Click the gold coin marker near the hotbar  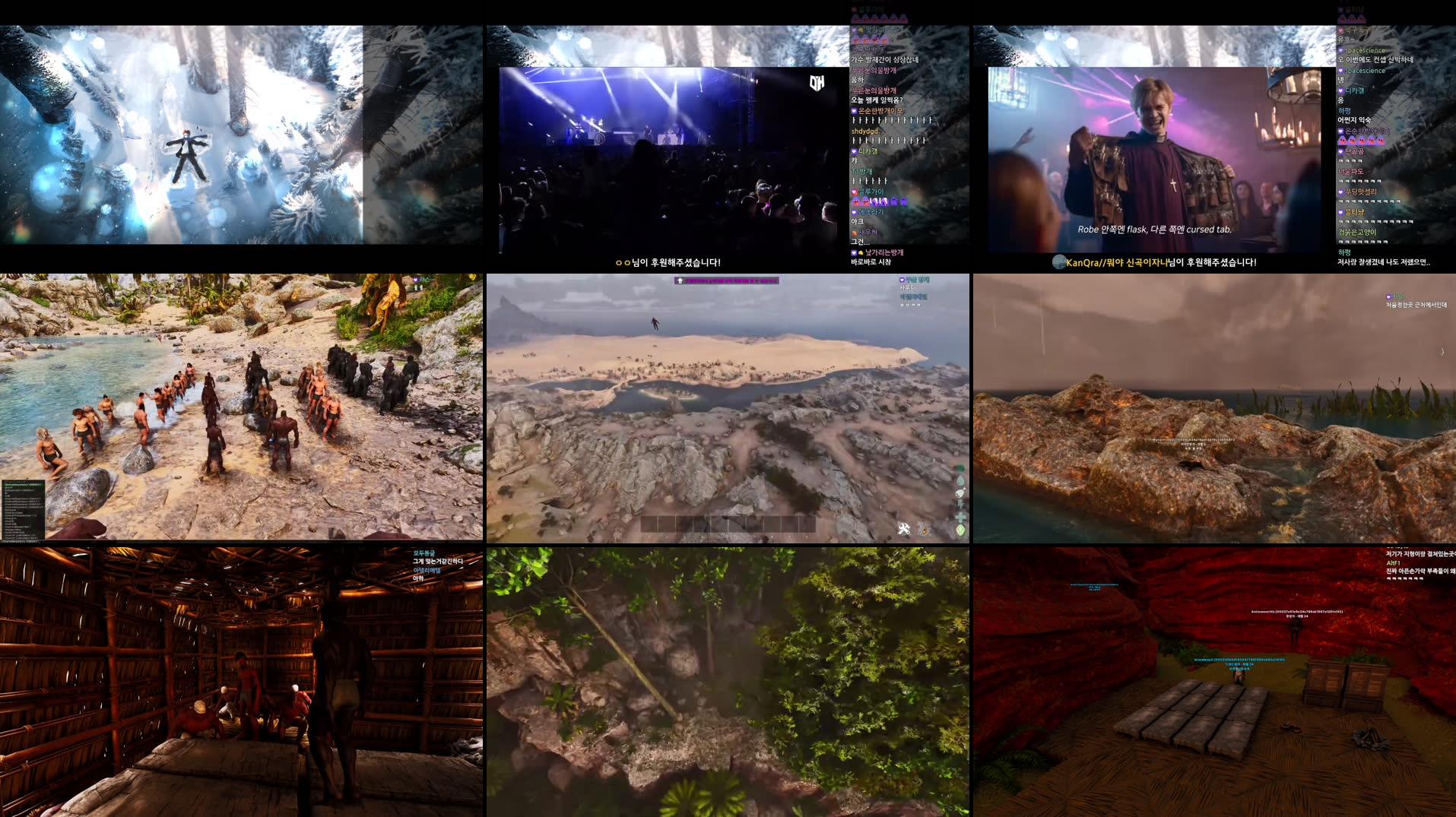click(x=925, y=531)
